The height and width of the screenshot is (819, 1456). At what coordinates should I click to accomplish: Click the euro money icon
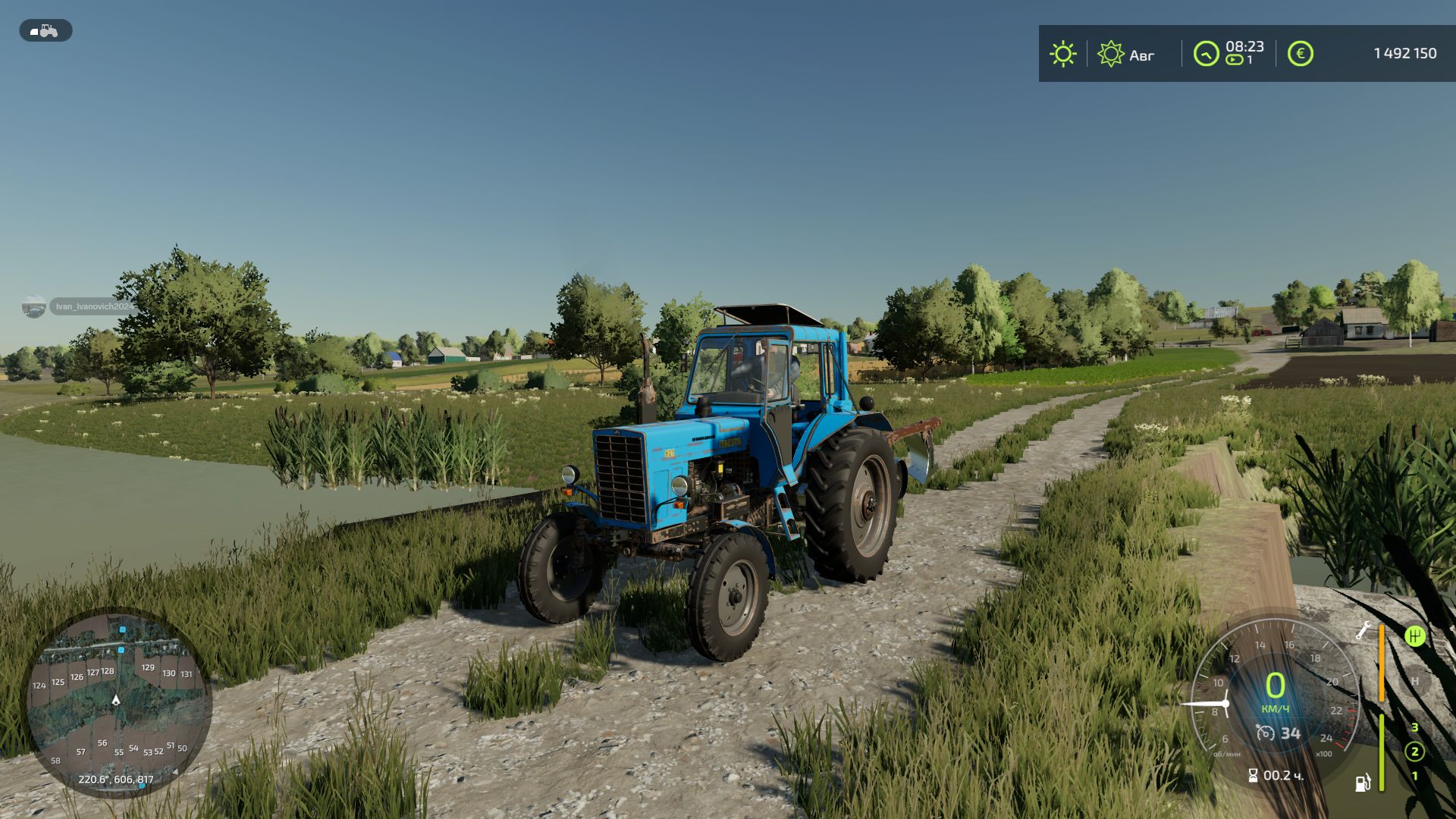pos(1300,54)
